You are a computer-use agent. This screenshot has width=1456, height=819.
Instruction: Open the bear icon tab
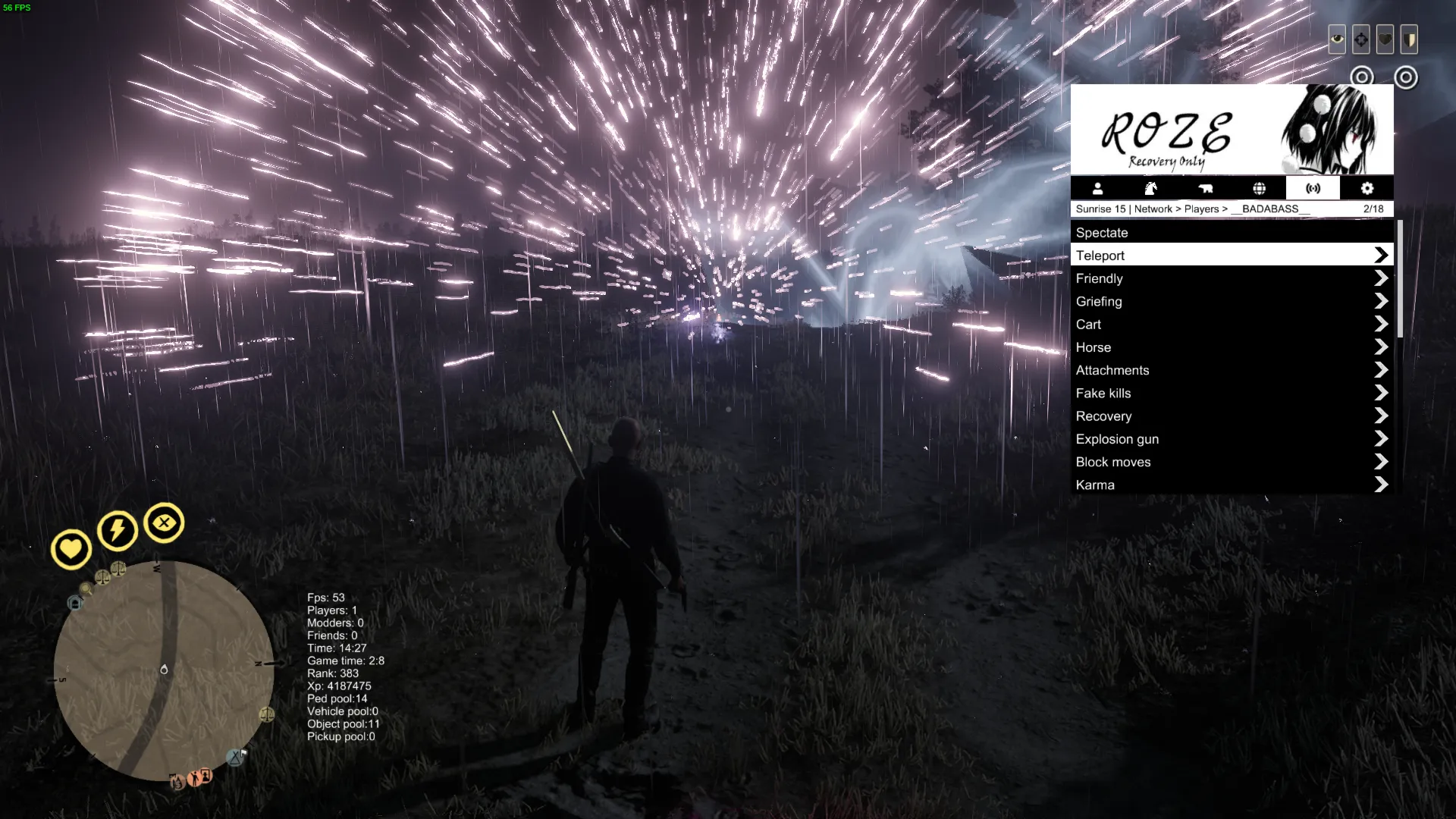[x=1205, y=188]
